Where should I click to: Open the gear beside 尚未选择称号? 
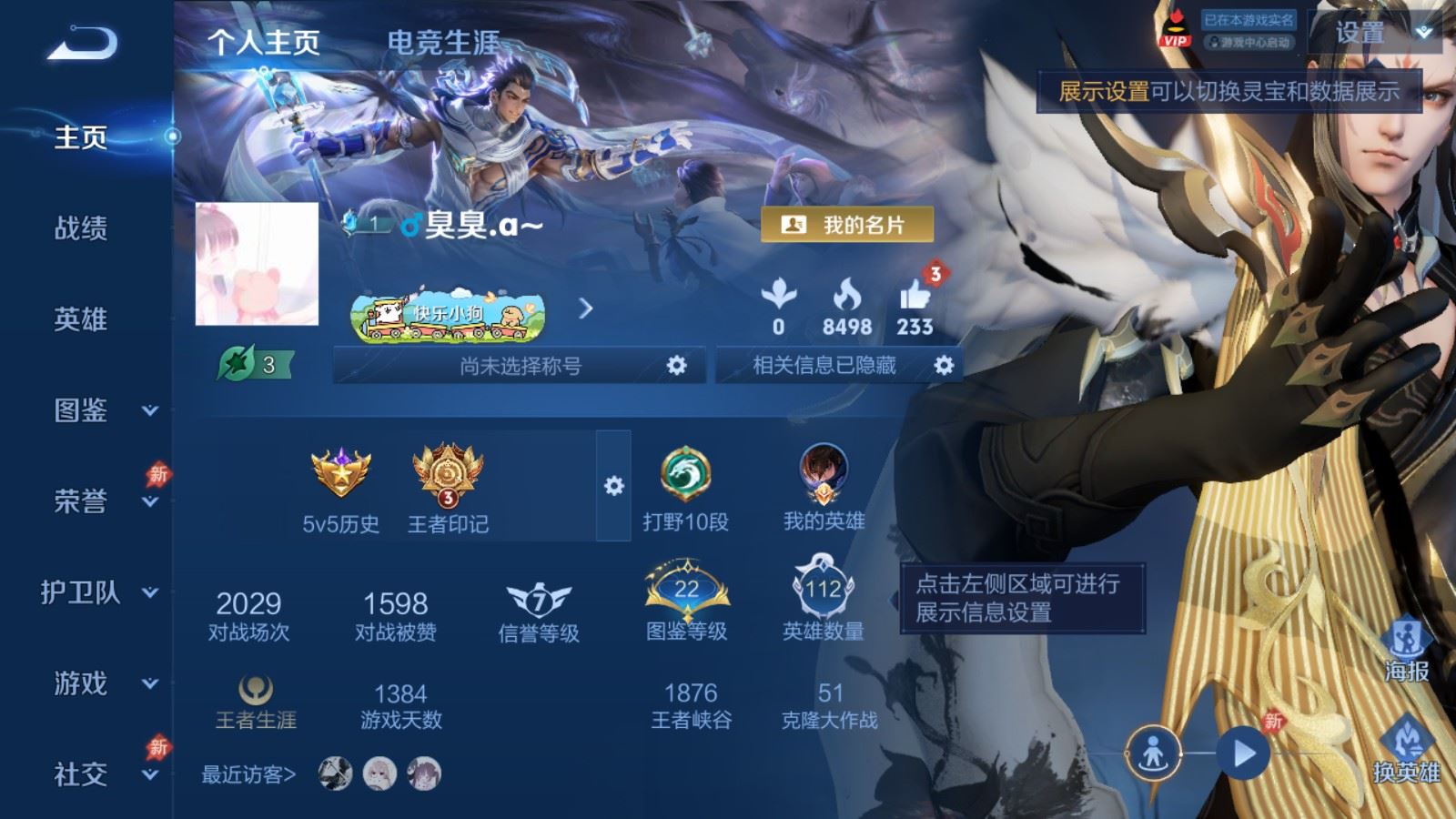[675, 366]
